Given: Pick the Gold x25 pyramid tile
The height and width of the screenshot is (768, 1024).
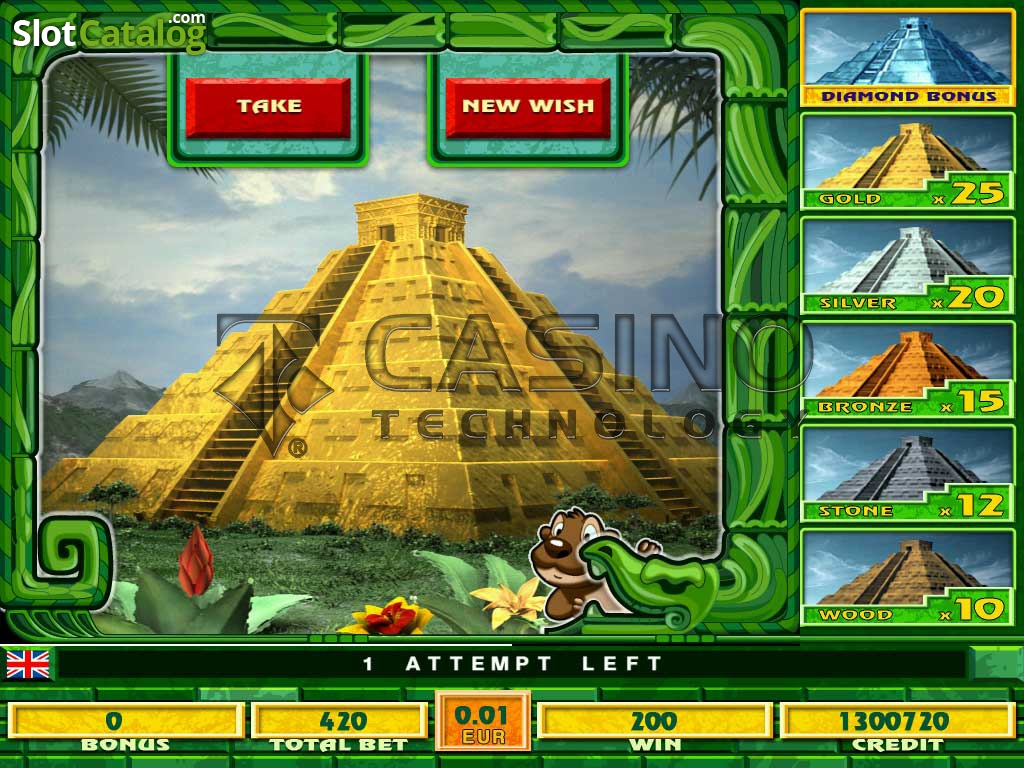Looking at the screenshot, I should [x=908, y=161].
